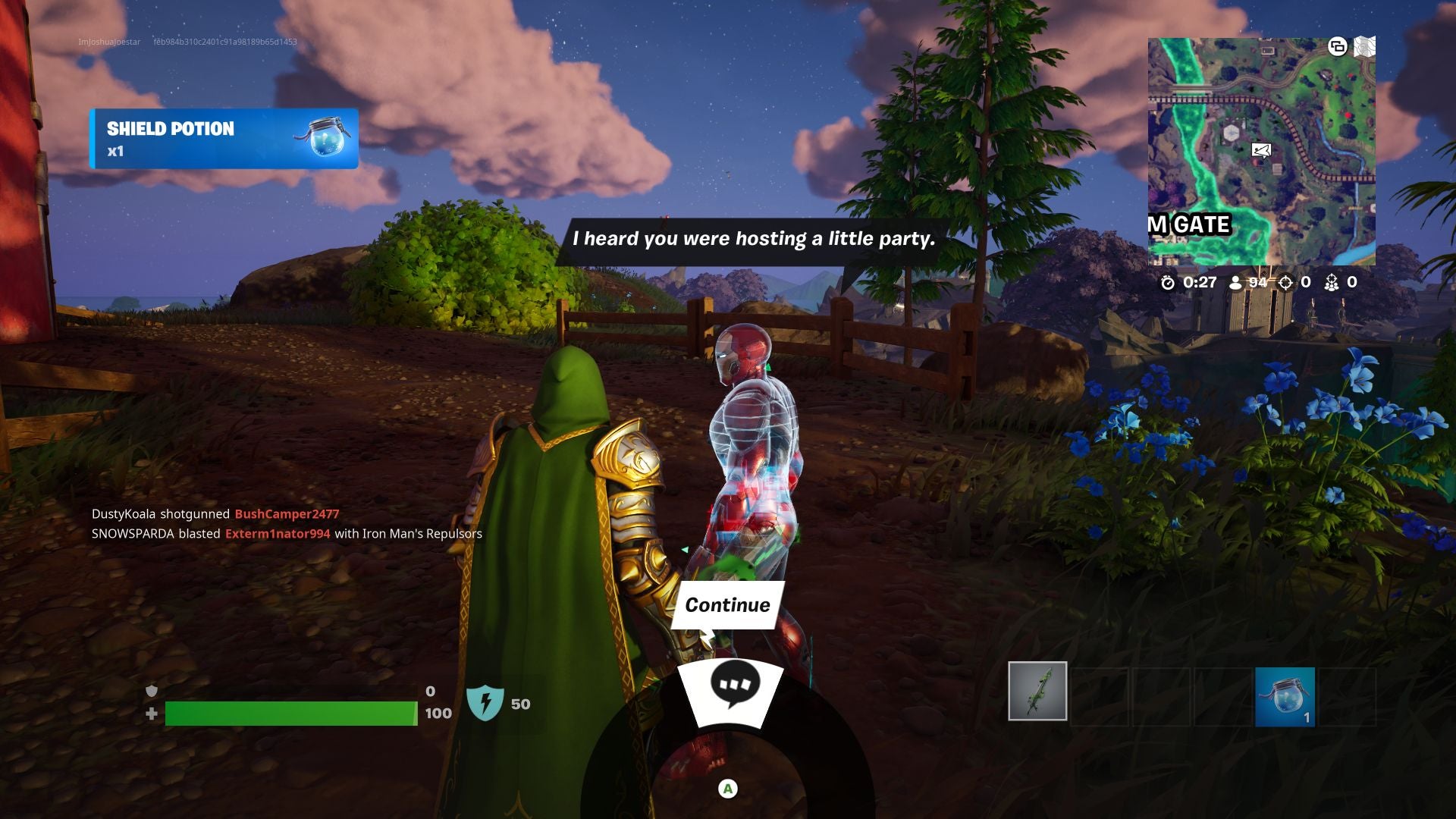1456x819 pixels.
Task: Select the match timer stopwatch icon
Action: click(1167, 284)
